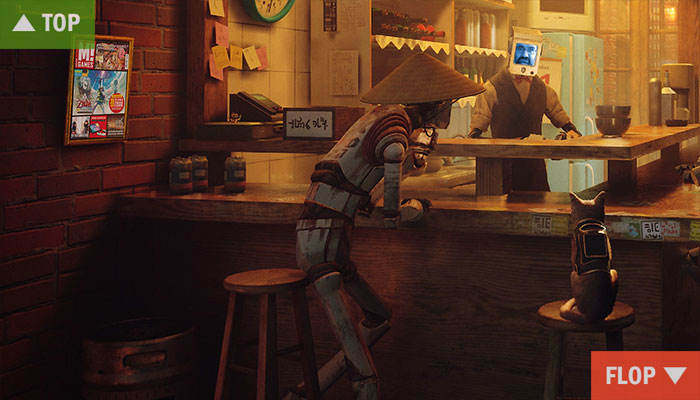Choose the red FLOP button

pos(645,376)
